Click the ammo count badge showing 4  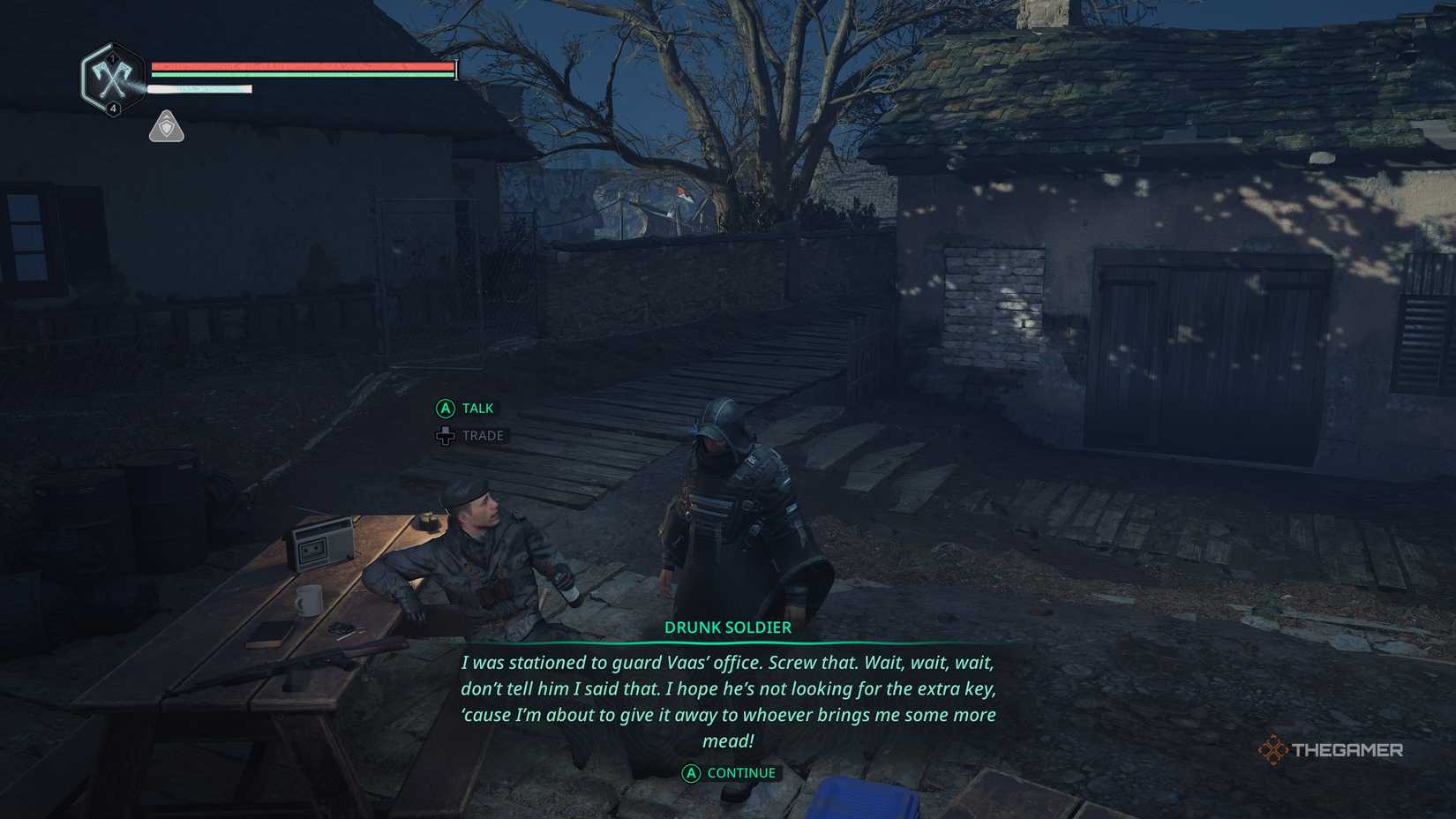[113, 107]
